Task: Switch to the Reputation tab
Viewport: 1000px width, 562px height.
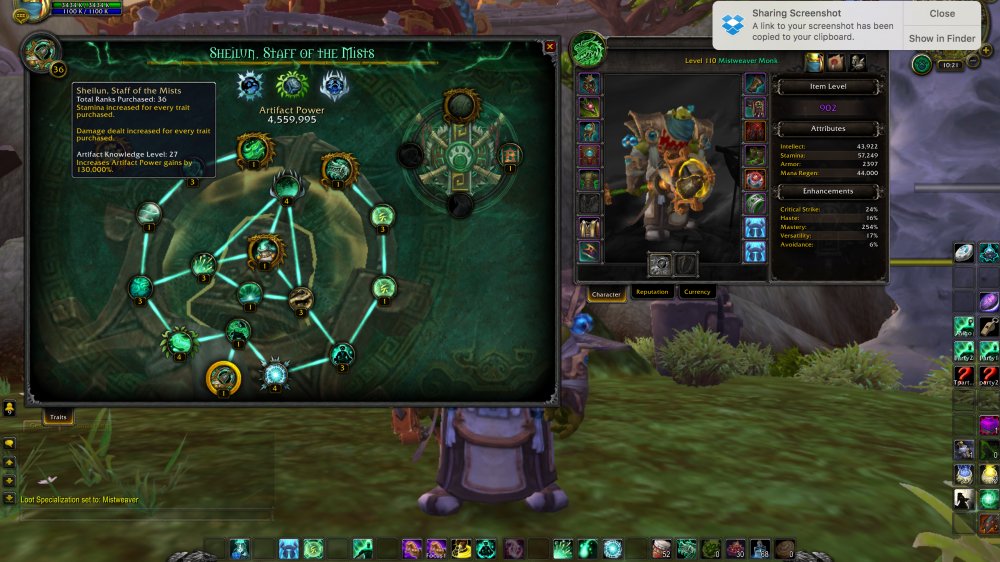Action: [x=652, y=292]
